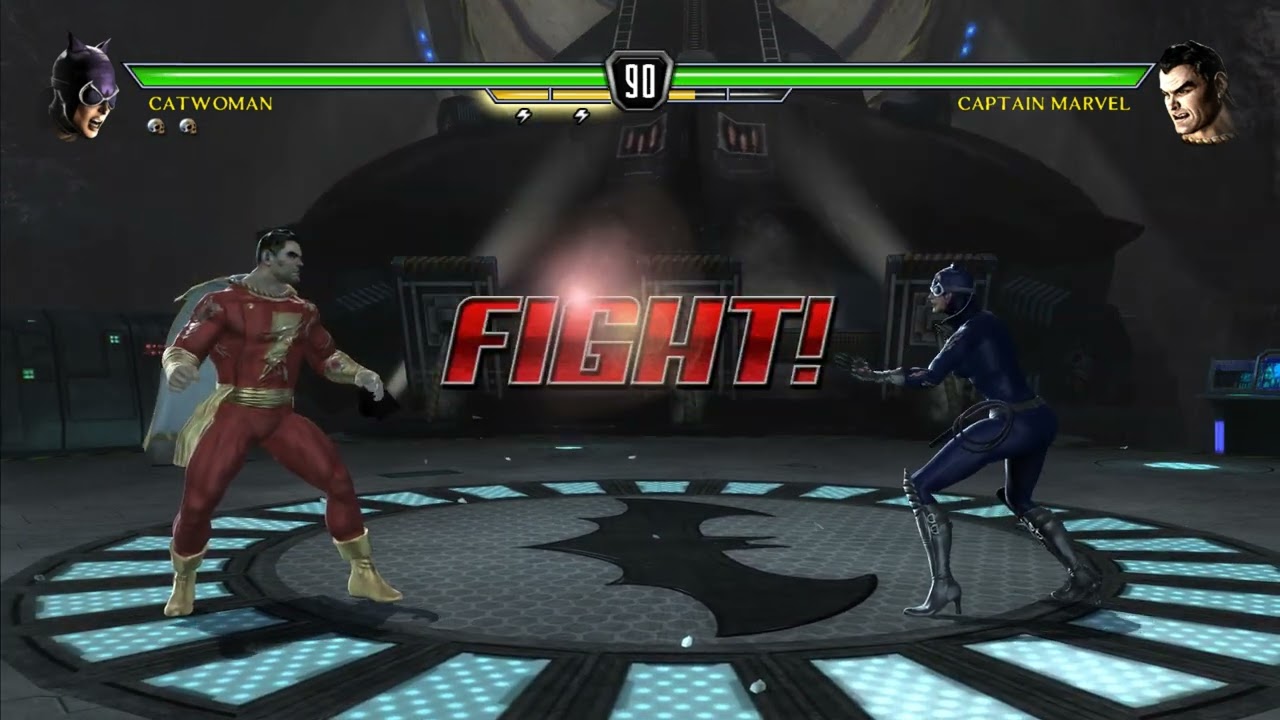1280x720 pixels.
Task: Click the right lightning bolt meter icon
Action: pos(580,115)
